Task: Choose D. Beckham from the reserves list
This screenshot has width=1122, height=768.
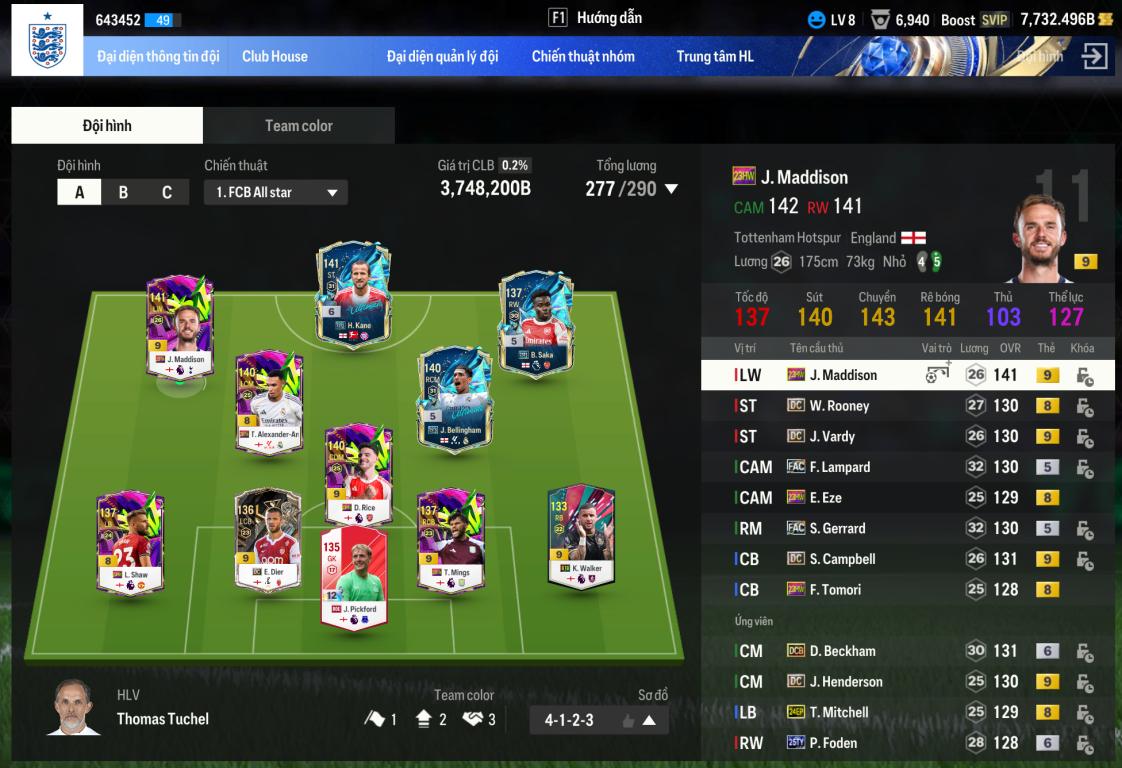Action: point(842,651)
